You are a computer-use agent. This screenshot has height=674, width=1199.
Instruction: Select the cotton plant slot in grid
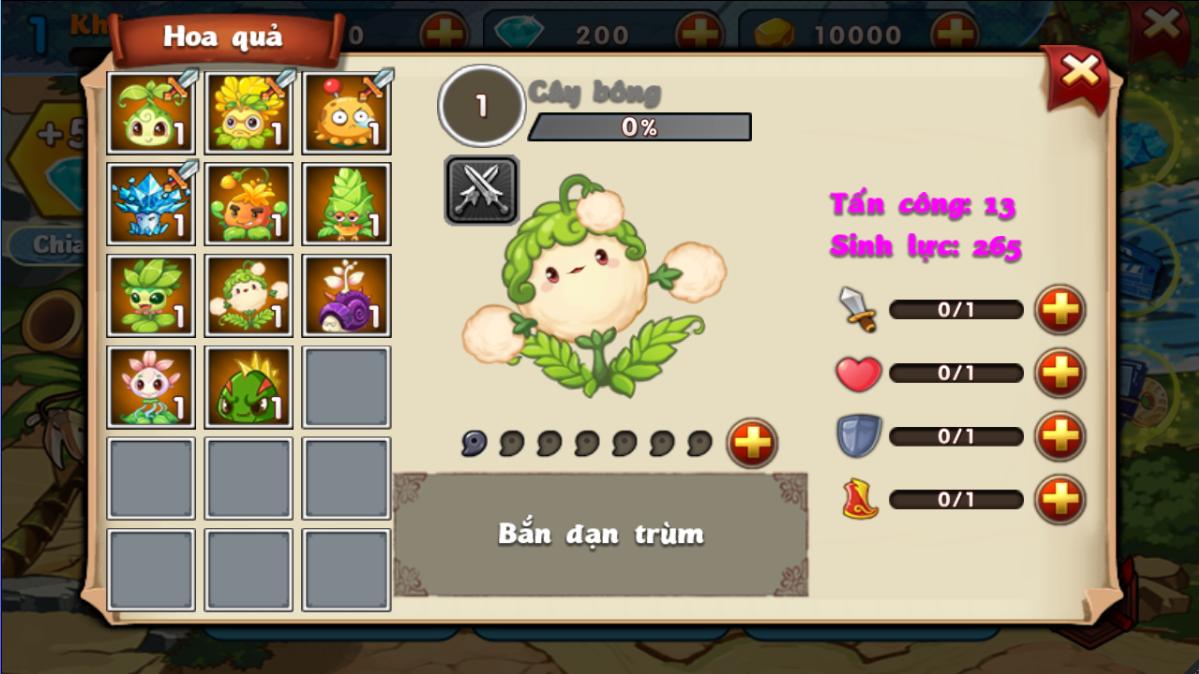(x=248, y=295)
